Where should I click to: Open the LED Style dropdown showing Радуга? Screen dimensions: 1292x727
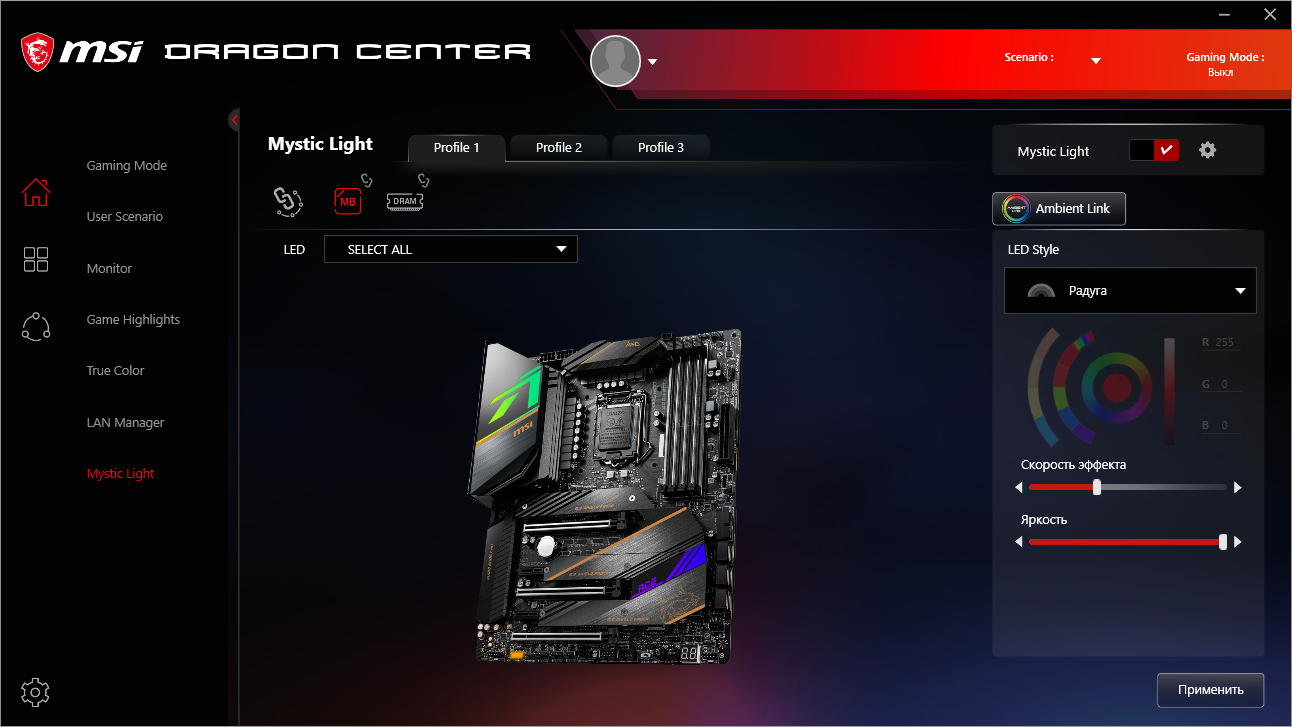1129,290
